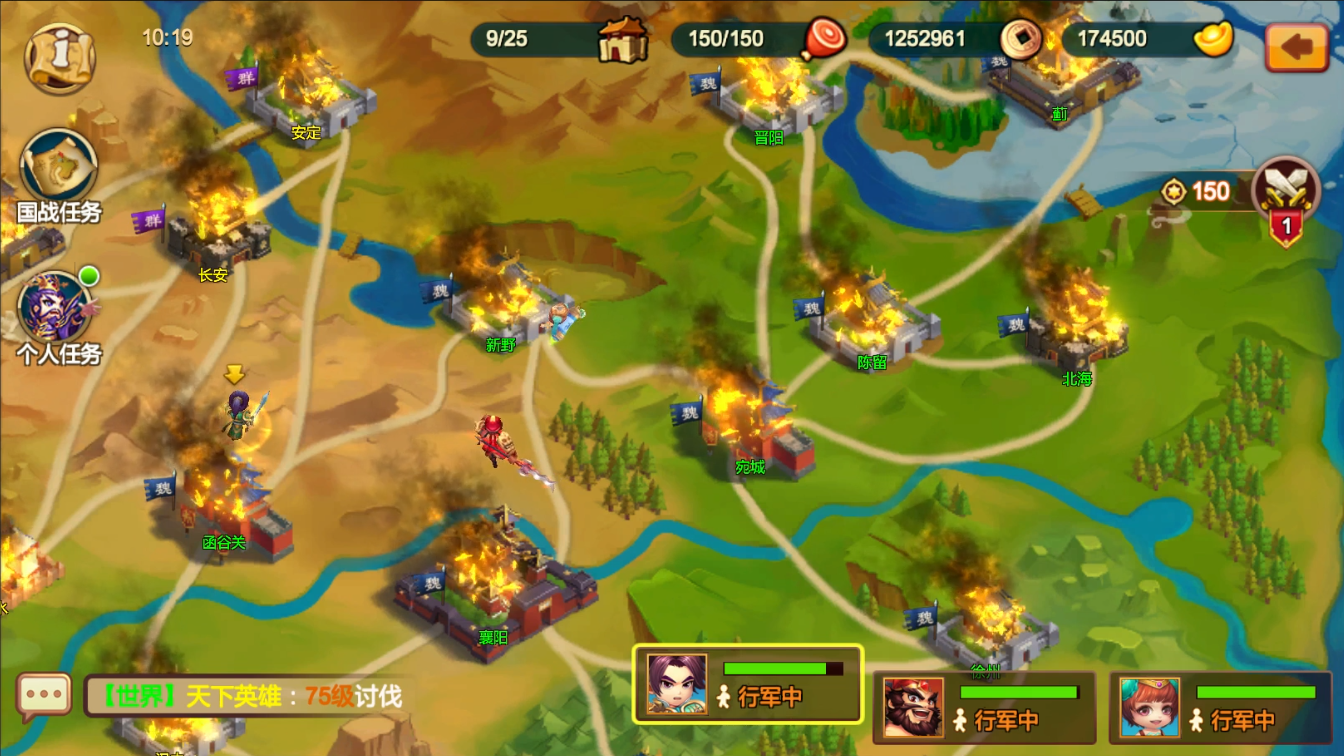Choose the city 宛城 on the map
The image size is (1344, 756).
(751, 430)
